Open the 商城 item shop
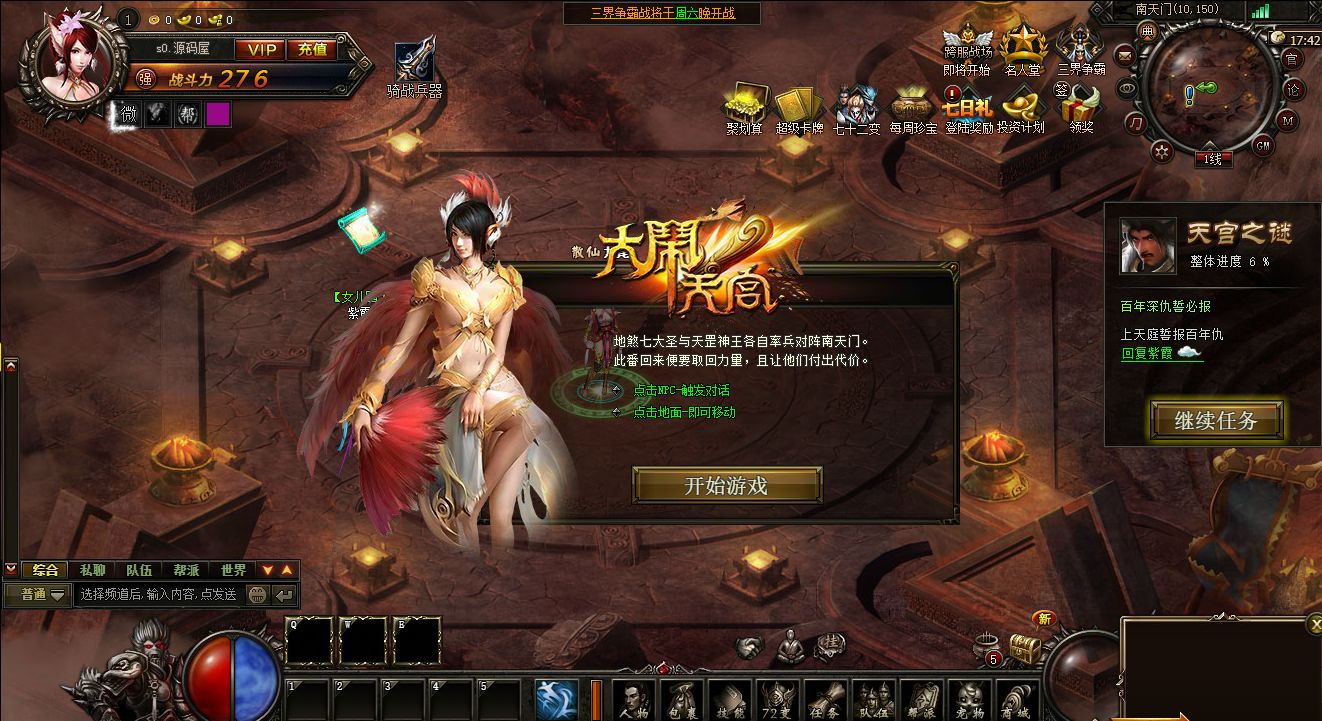 click(1018, 697)
